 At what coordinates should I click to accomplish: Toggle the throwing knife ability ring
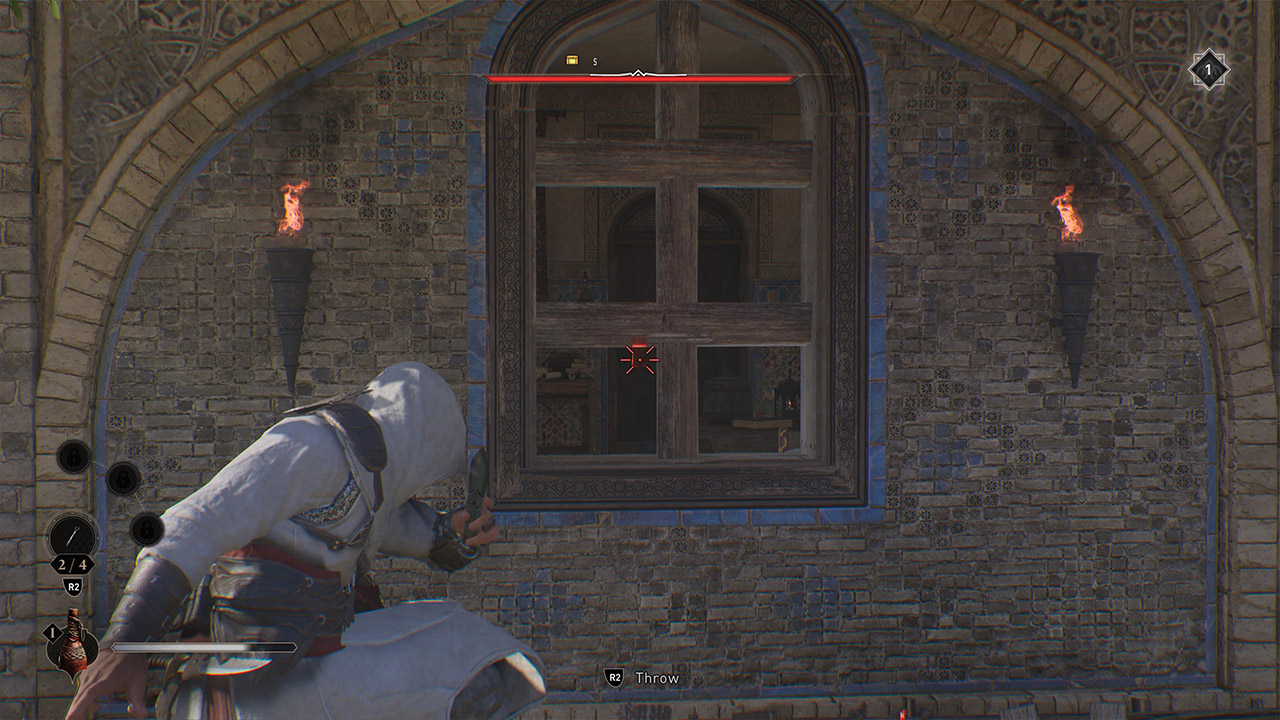[x=72, y=535]
